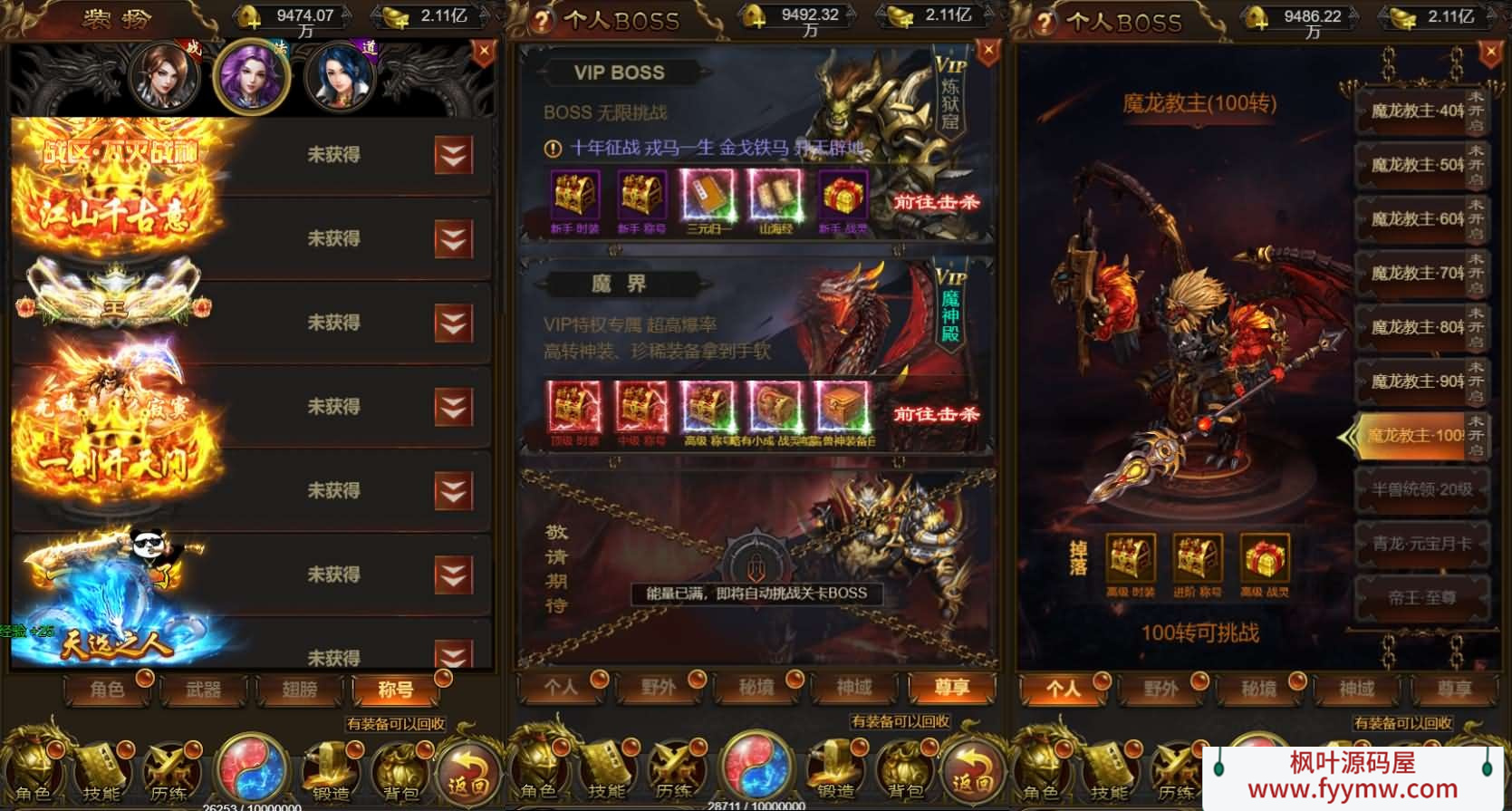The image size is (1512, 811).
Task: Check the 高级时装 chest drop
Action: tap(1130, 559)
